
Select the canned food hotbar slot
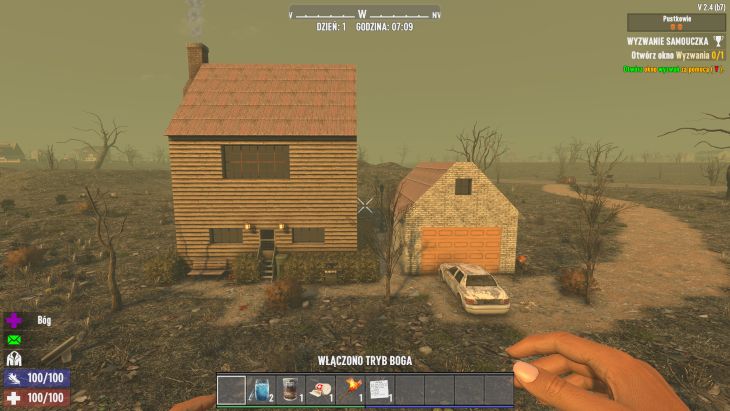point(290,388)
